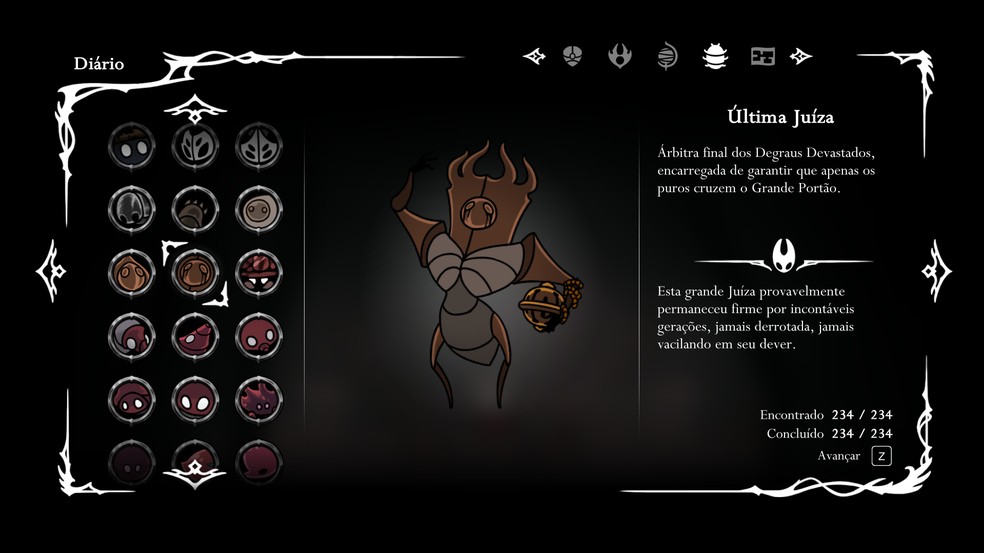Viewport: 984px width, 553px height.
Task: Click the ornate arrow above the journal list
Action: tap(194, 106)
